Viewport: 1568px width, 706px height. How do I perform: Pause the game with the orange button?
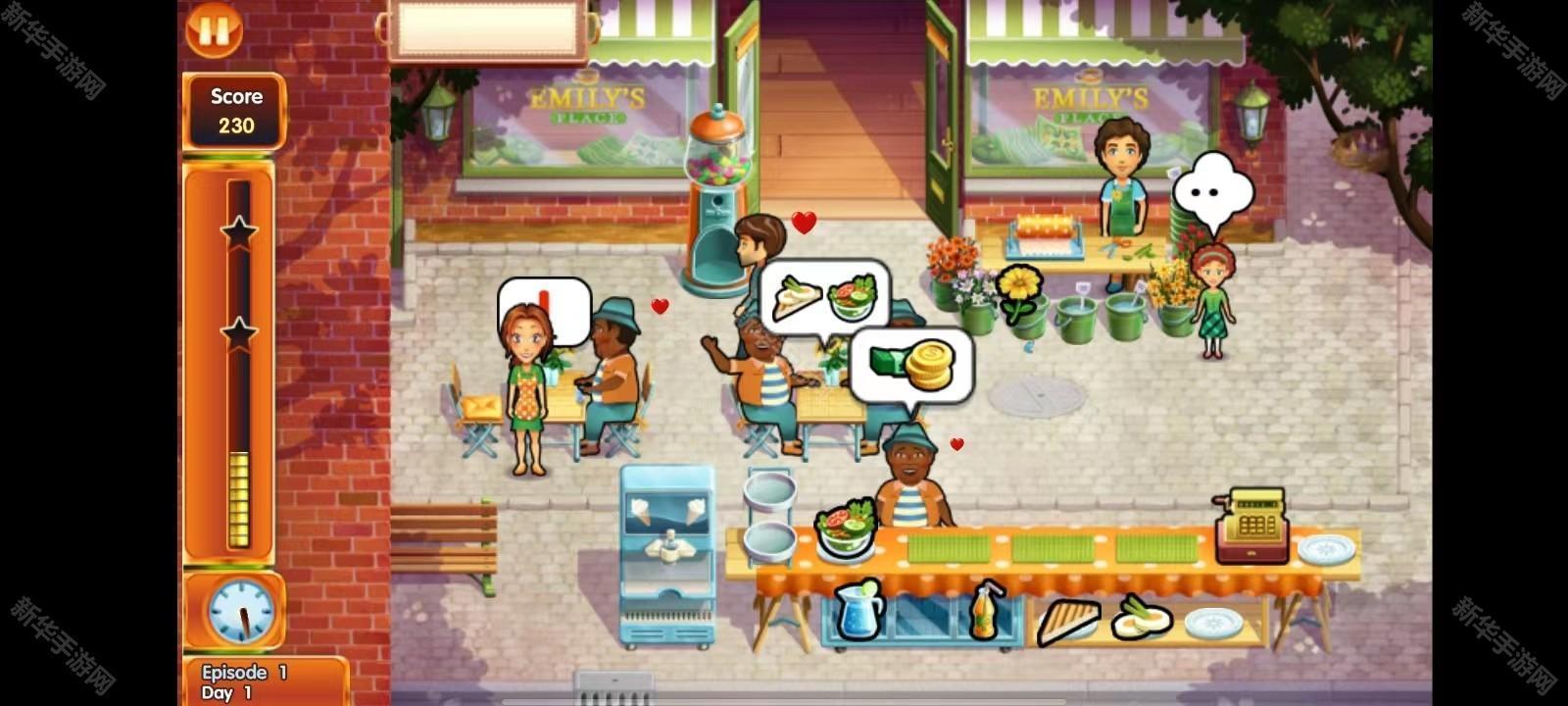click(214, 28)
